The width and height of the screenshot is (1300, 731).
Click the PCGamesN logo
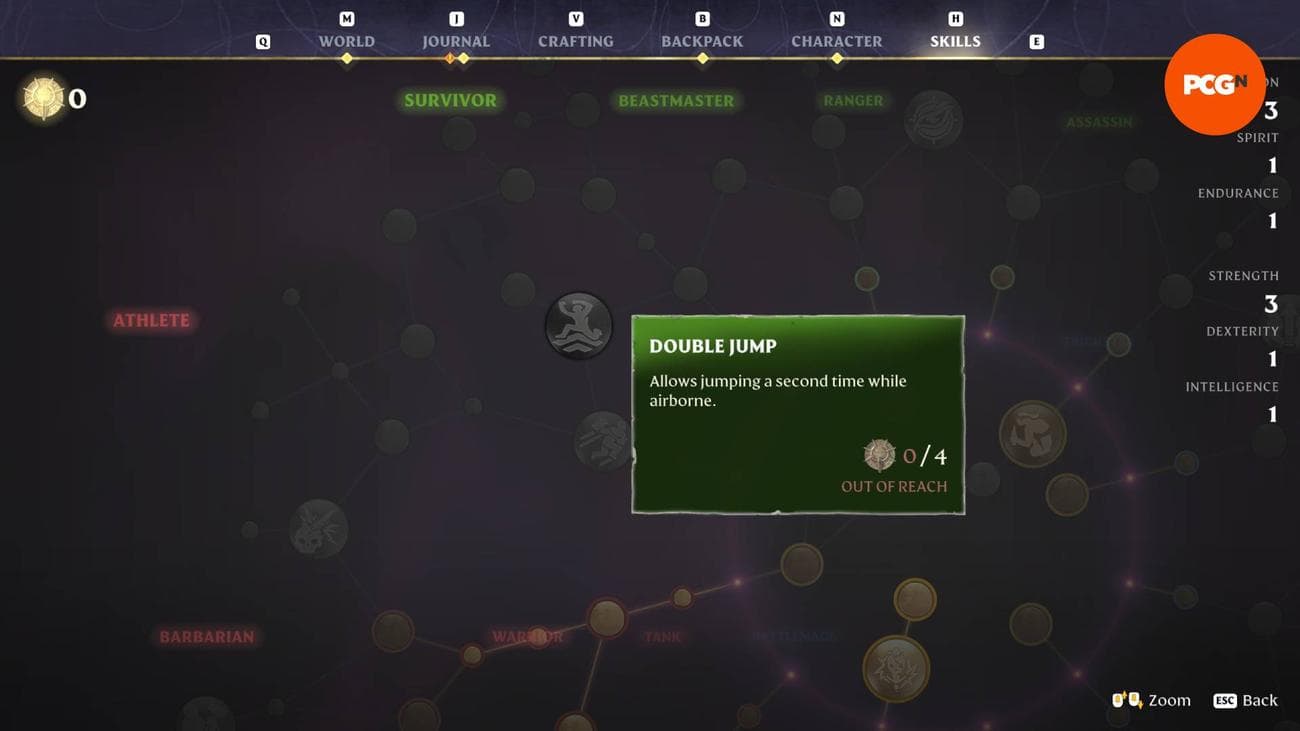point(1214,84)
